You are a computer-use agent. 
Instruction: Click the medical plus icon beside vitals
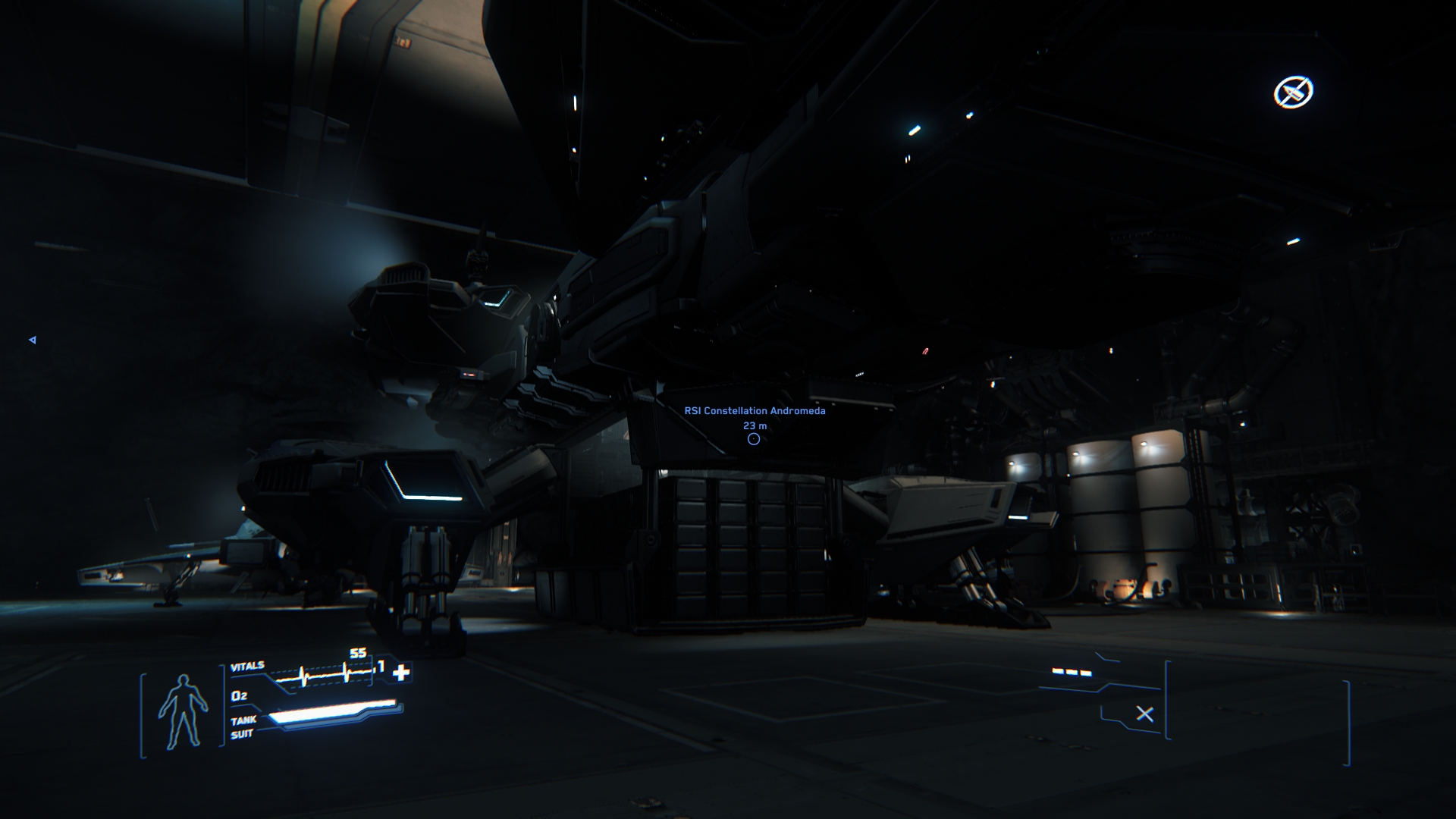pyautogui.click(x=401, y=671)
